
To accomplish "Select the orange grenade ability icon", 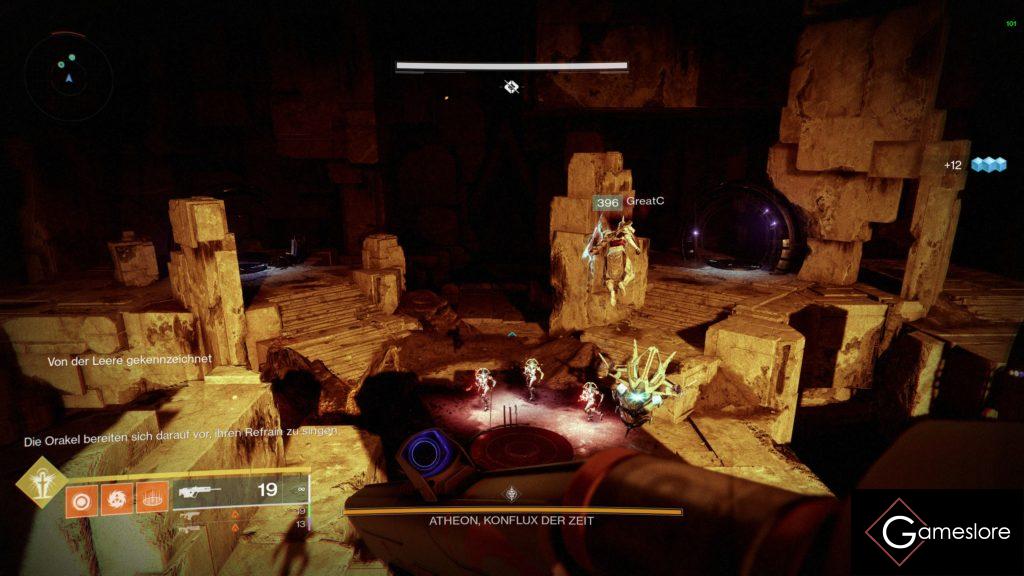I will (81, 496).
